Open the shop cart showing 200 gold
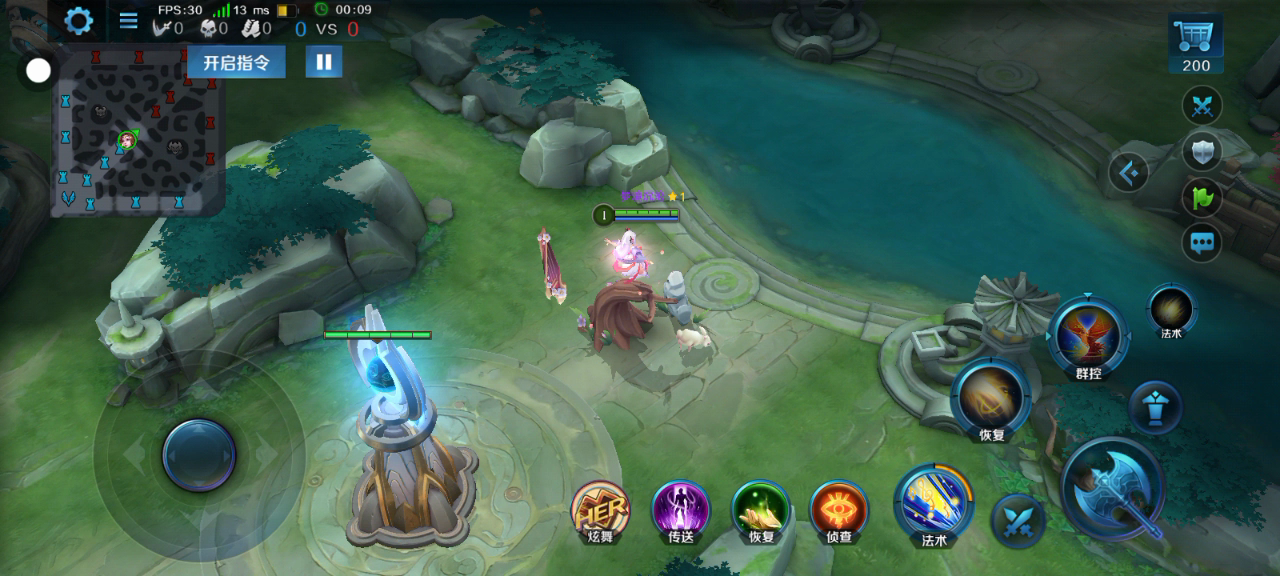 tap(1195, 44)
